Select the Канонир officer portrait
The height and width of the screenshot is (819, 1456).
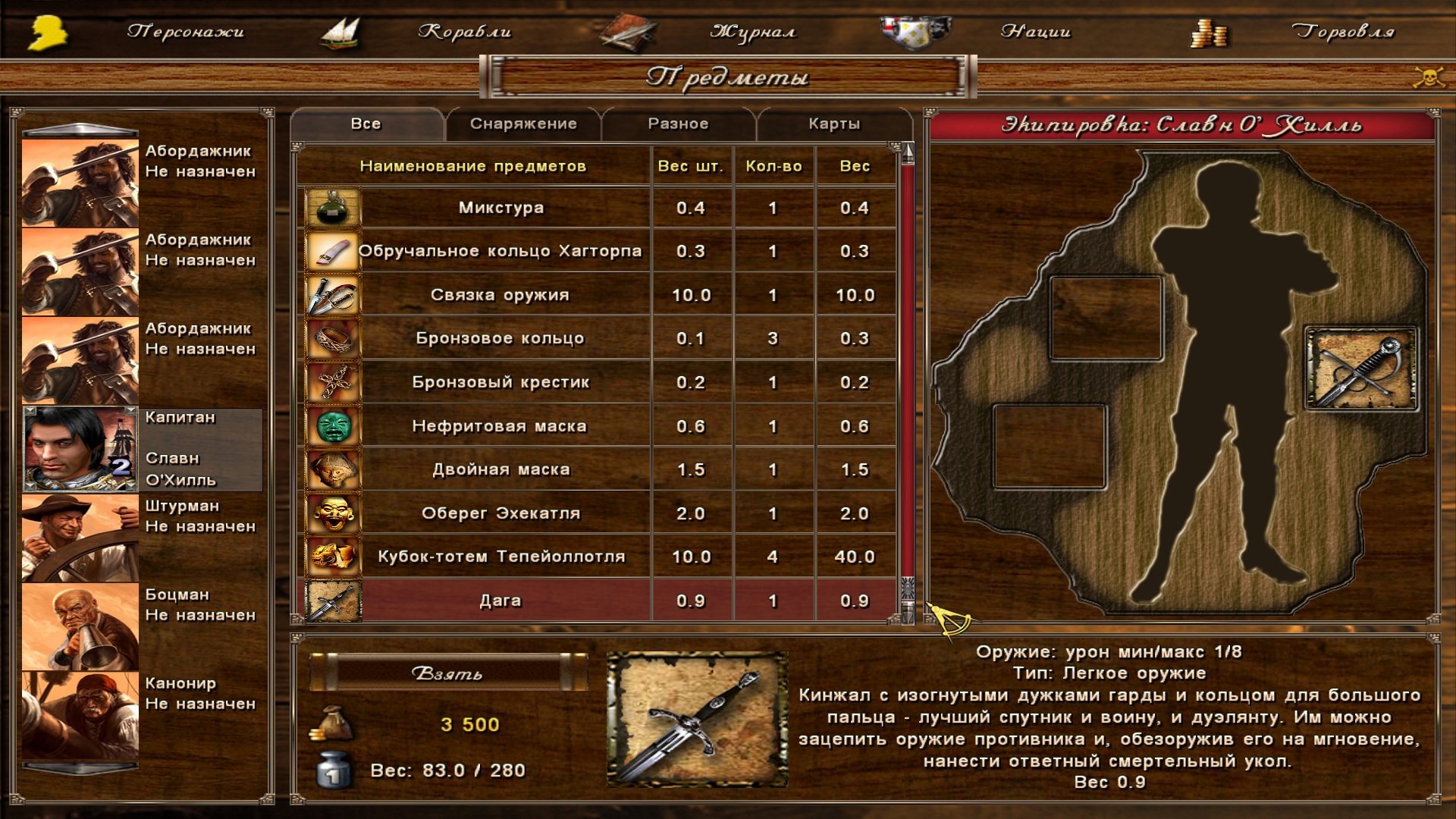pyautogui.click(x=80, y=715)
